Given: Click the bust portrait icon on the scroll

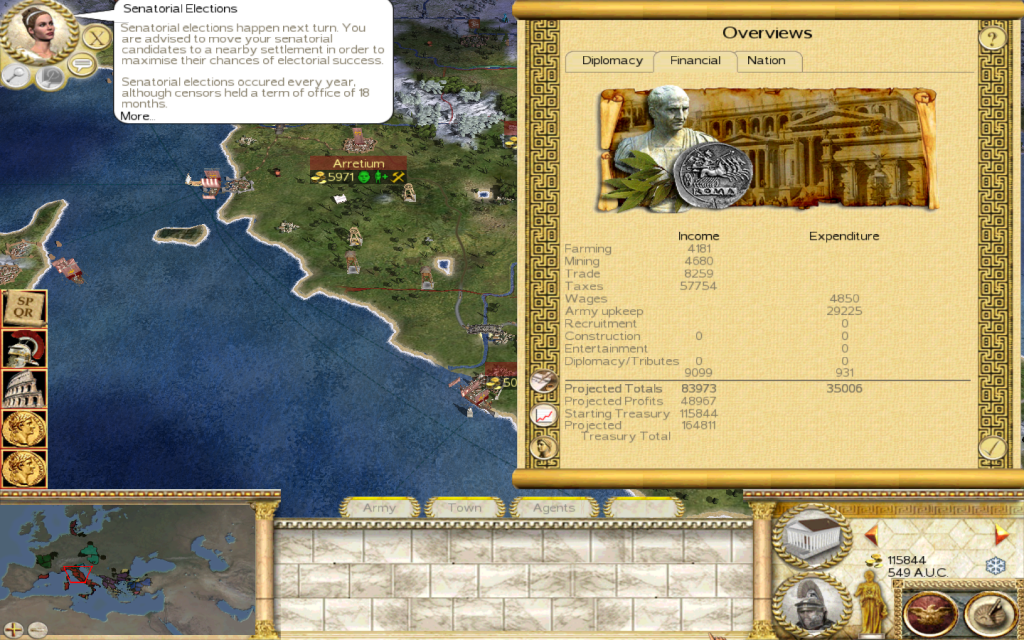Looking at the screenshot, I should pyautogui.click(x=544, y=446).
